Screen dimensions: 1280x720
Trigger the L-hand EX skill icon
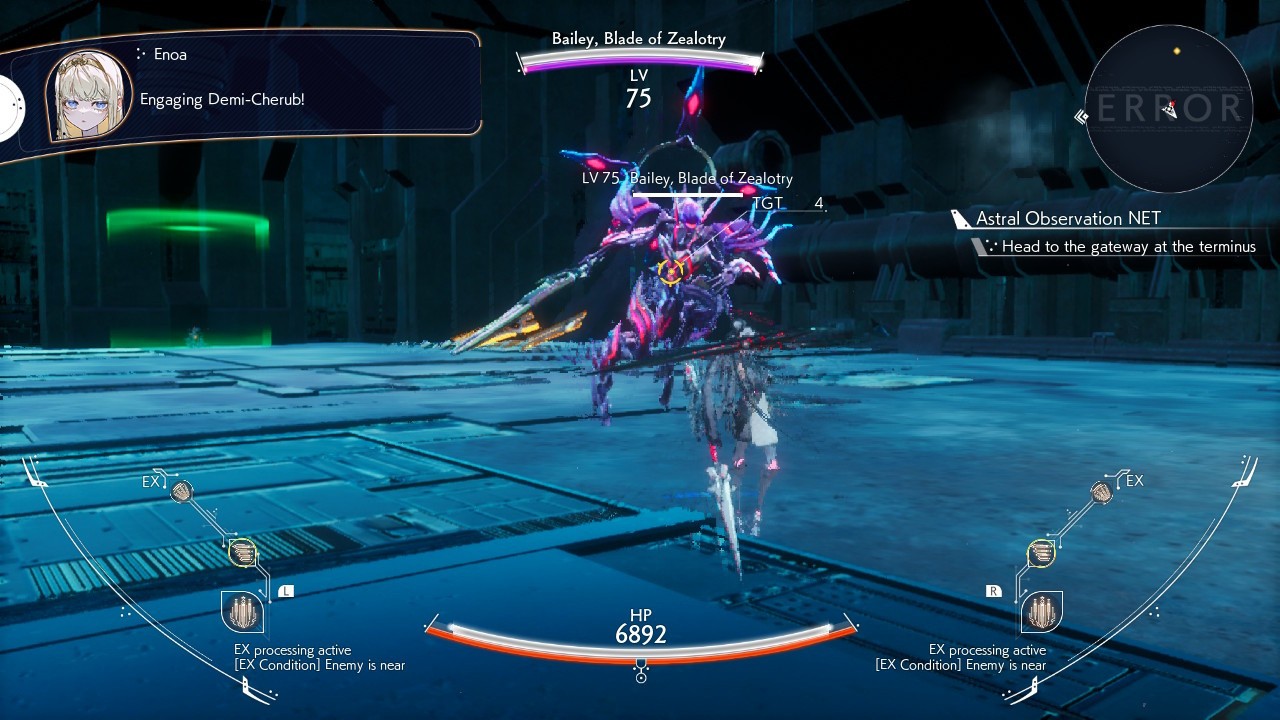point(182,491)
